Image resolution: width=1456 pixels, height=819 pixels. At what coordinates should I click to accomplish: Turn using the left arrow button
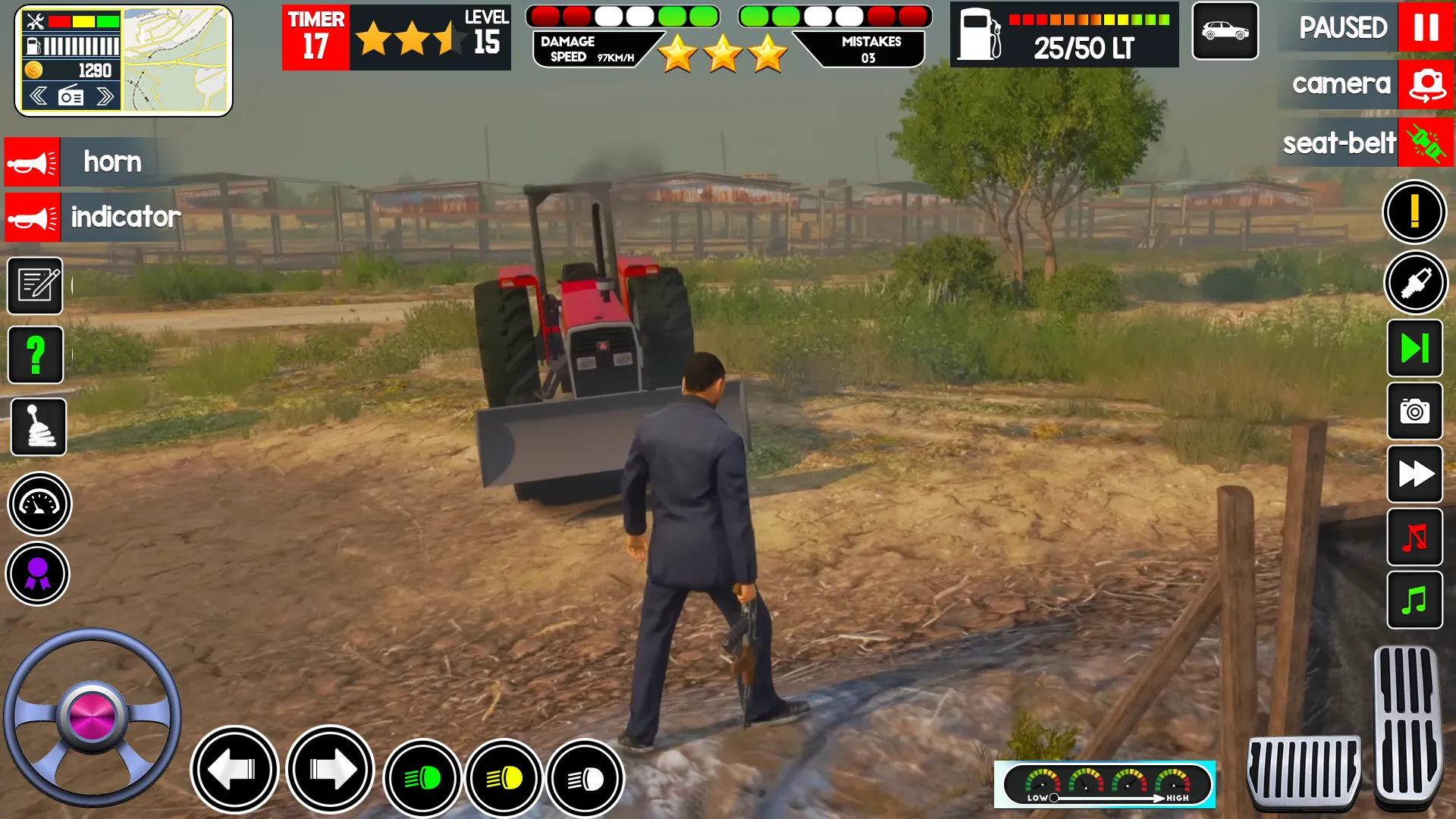point(234,770)
